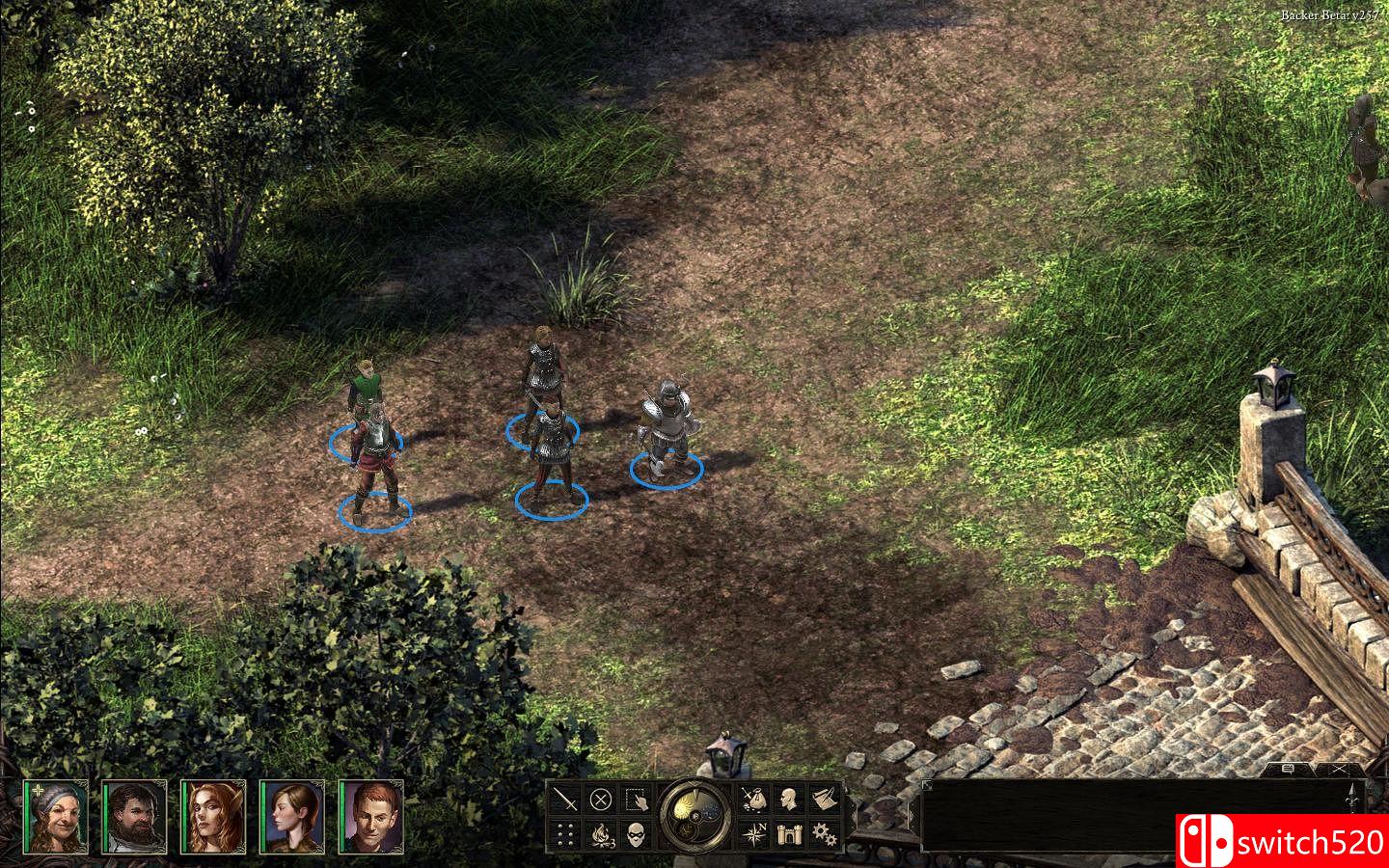Click the armored knight standing on the path

click(667, 424)
